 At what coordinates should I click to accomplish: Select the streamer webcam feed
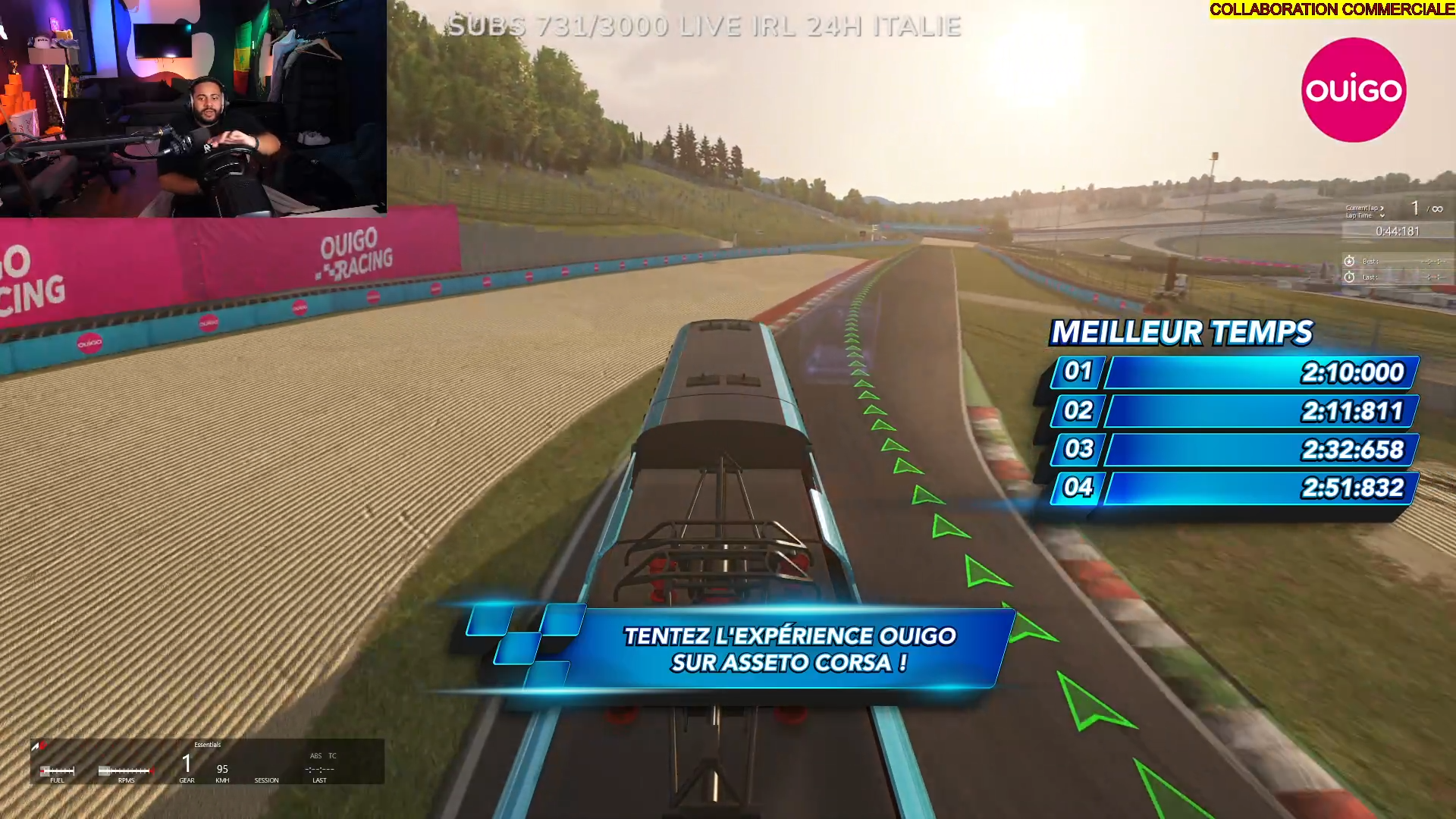(x=193, y=108)
